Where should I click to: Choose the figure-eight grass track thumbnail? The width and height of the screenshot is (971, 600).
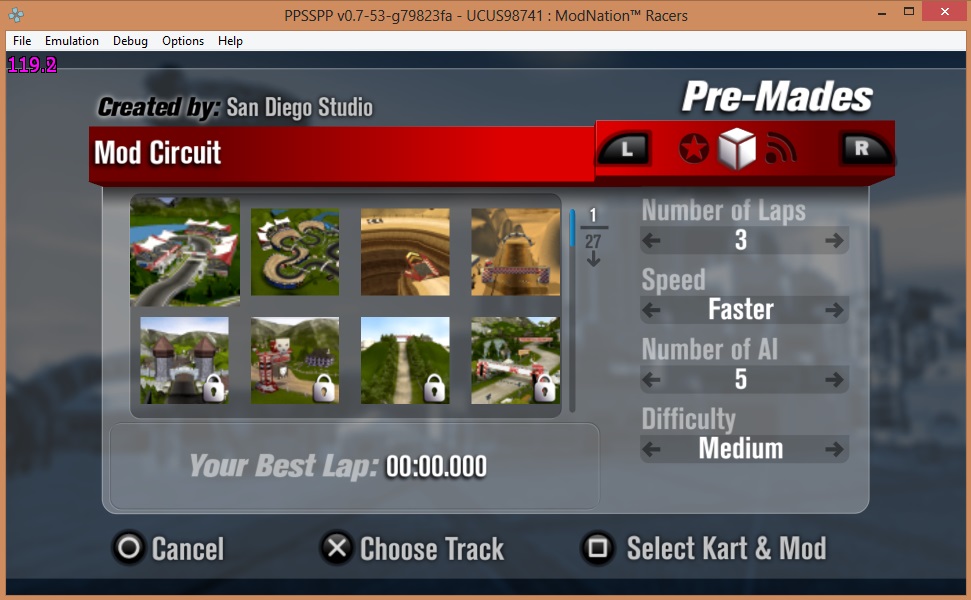(295, 251)
